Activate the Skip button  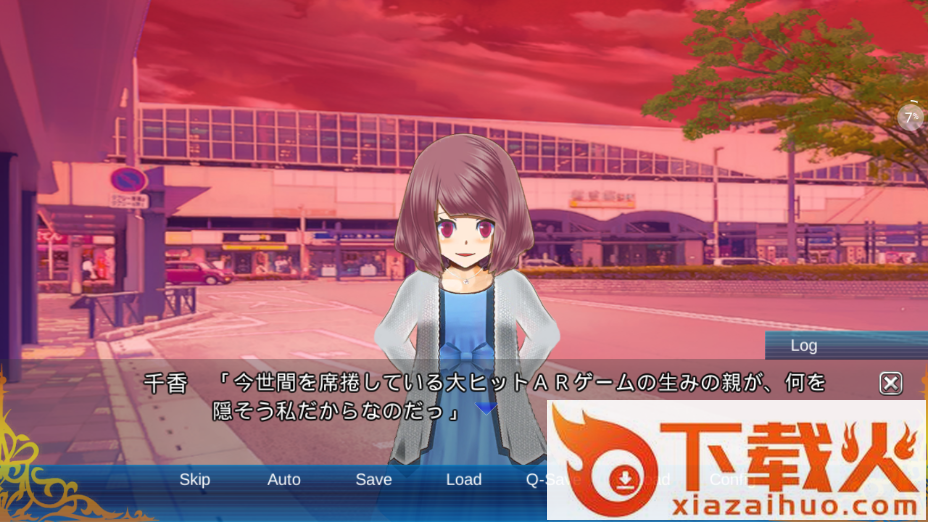tap(194, 480)
